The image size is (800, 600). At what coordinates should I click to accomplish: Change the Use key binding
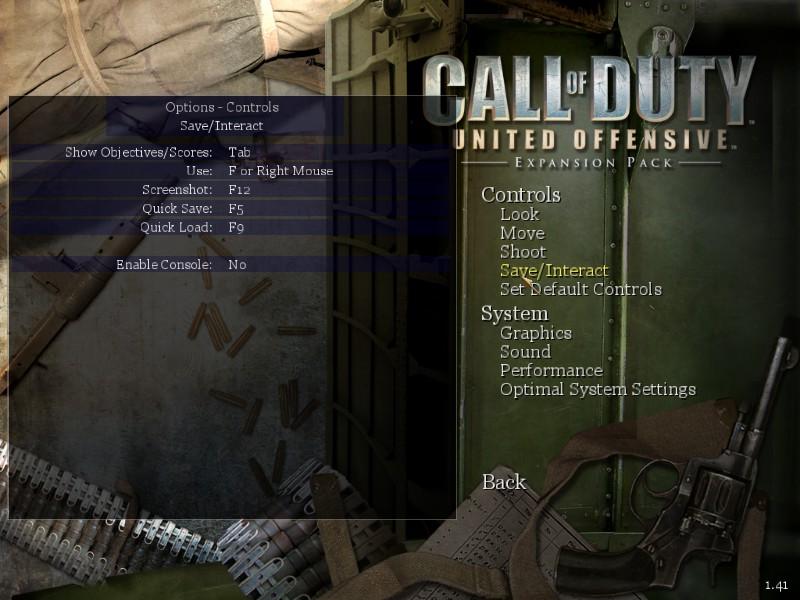280,171
